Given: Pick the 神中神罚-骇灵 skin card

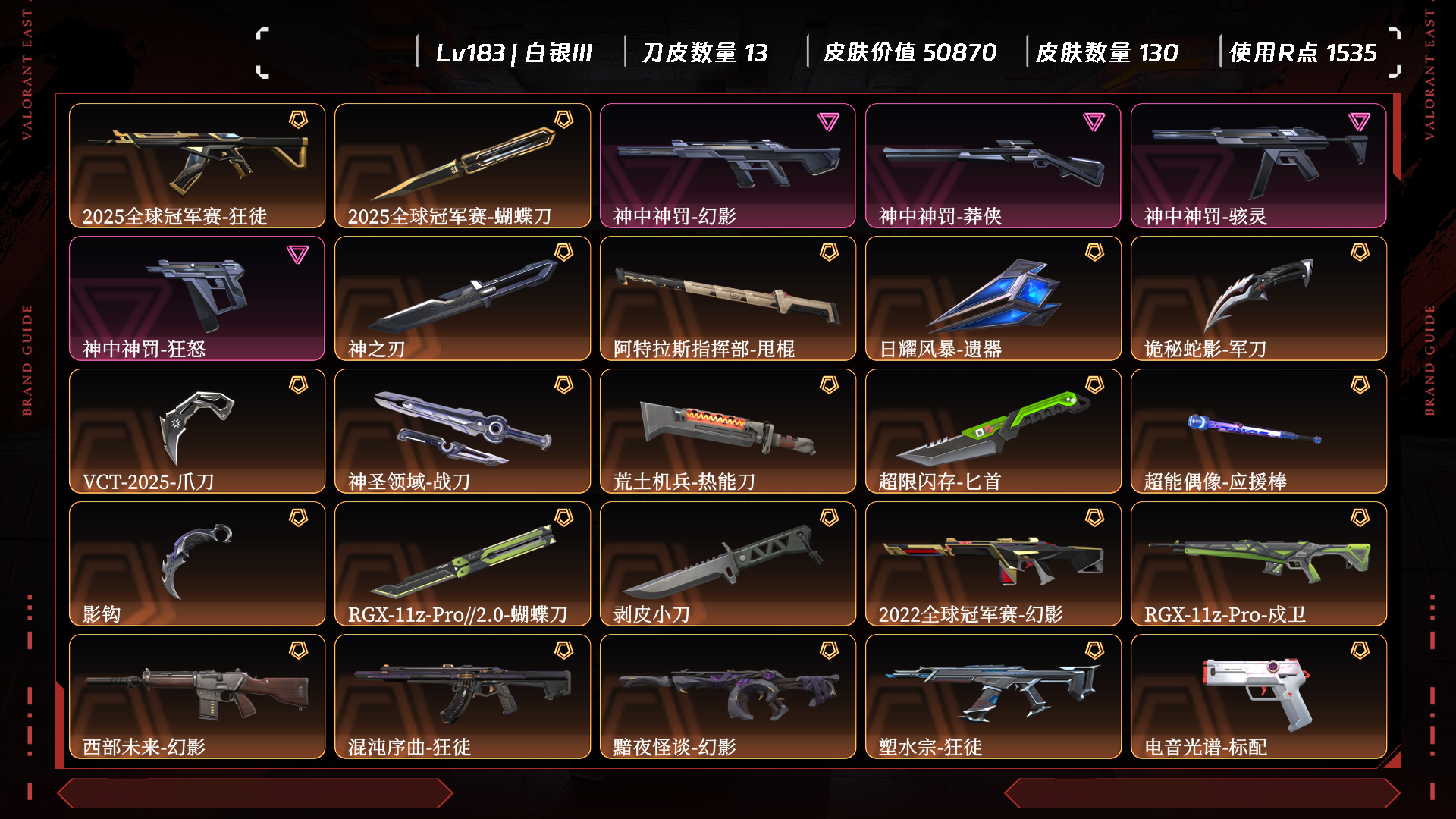Looking at the screenshot, I should (1259, 165).
